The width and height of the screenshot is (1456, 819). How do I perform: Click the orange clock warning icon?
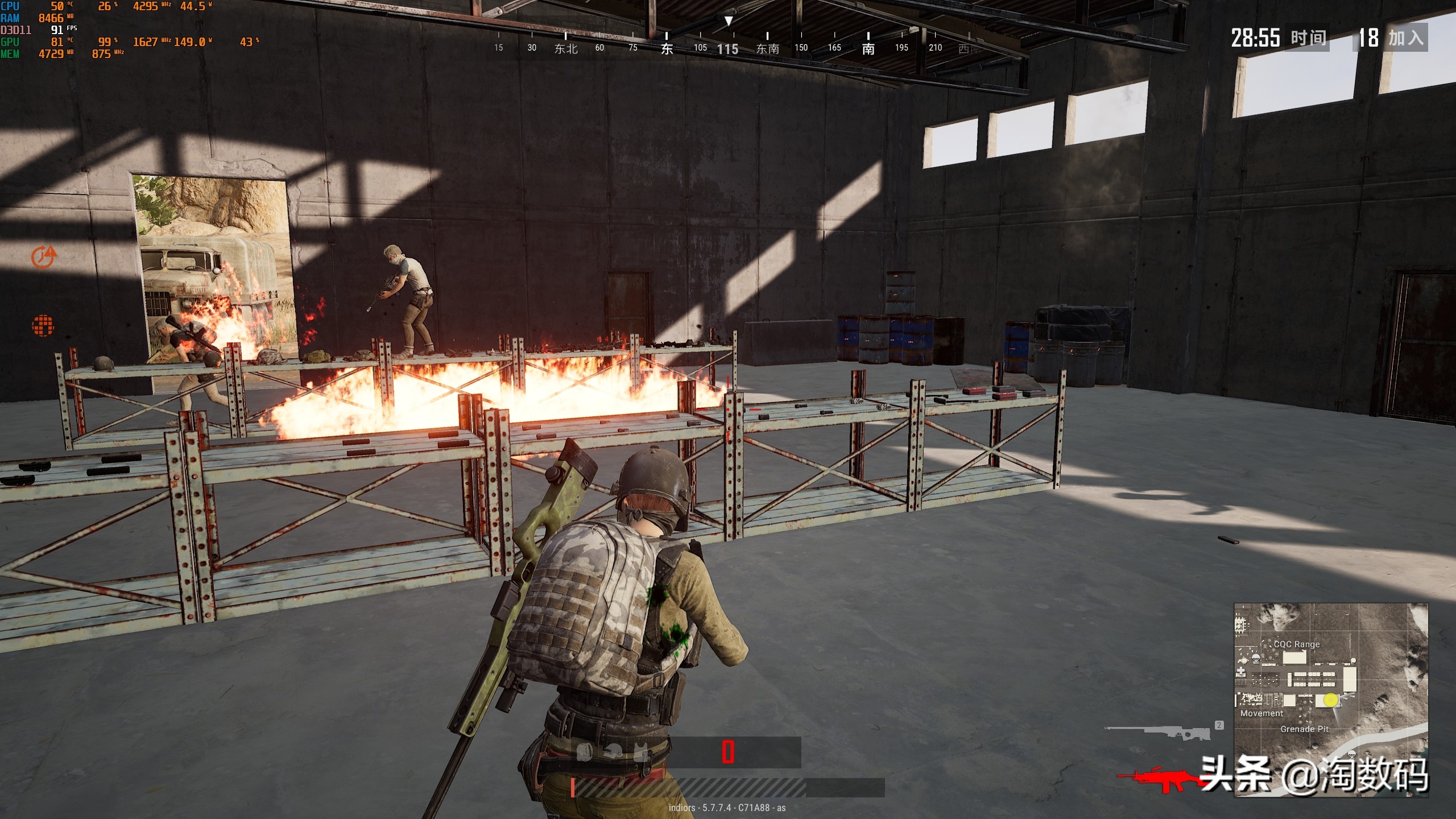tap(44, 257)
